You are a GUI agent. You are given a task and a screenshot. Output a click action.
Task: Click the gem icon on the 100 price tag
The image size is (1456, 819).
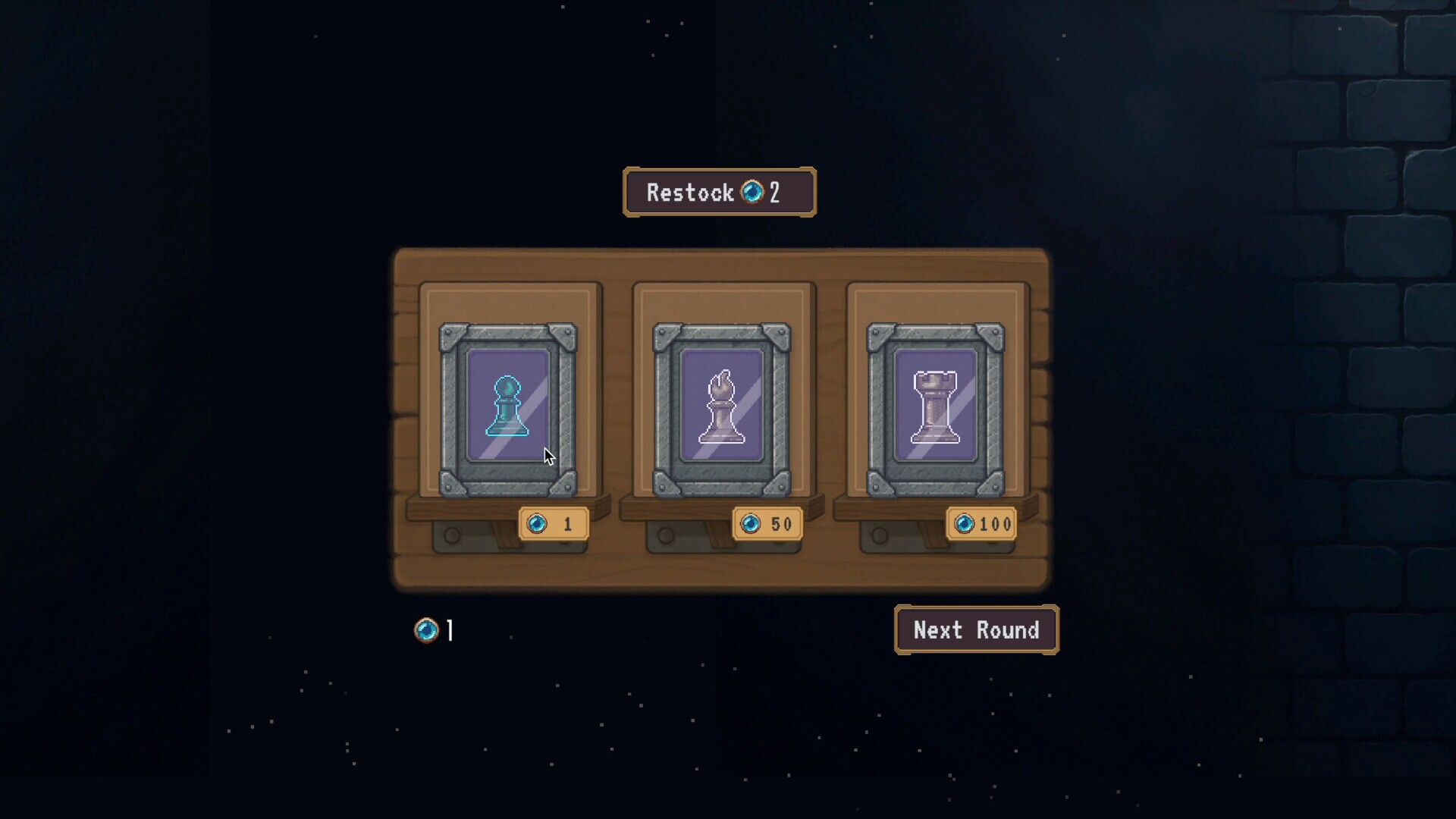(966, 523)
